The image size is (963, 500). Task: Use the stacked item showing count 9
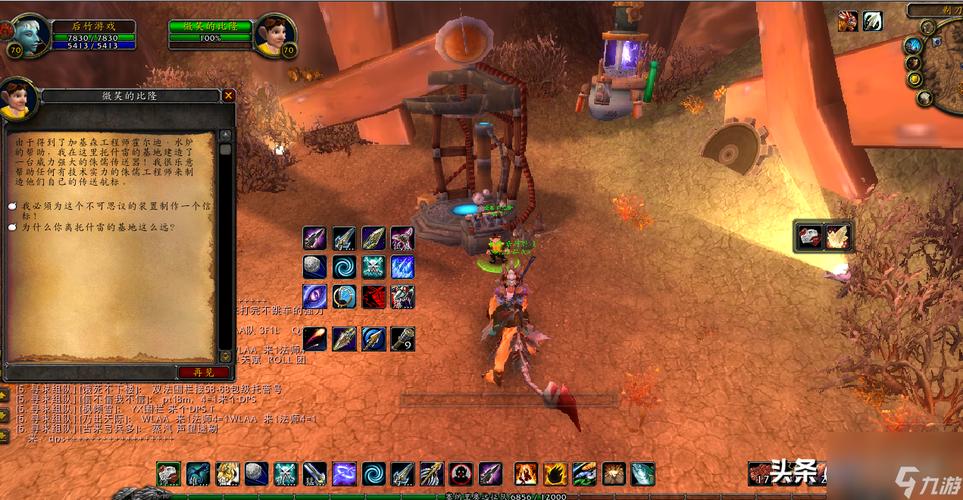pos(403,338)
